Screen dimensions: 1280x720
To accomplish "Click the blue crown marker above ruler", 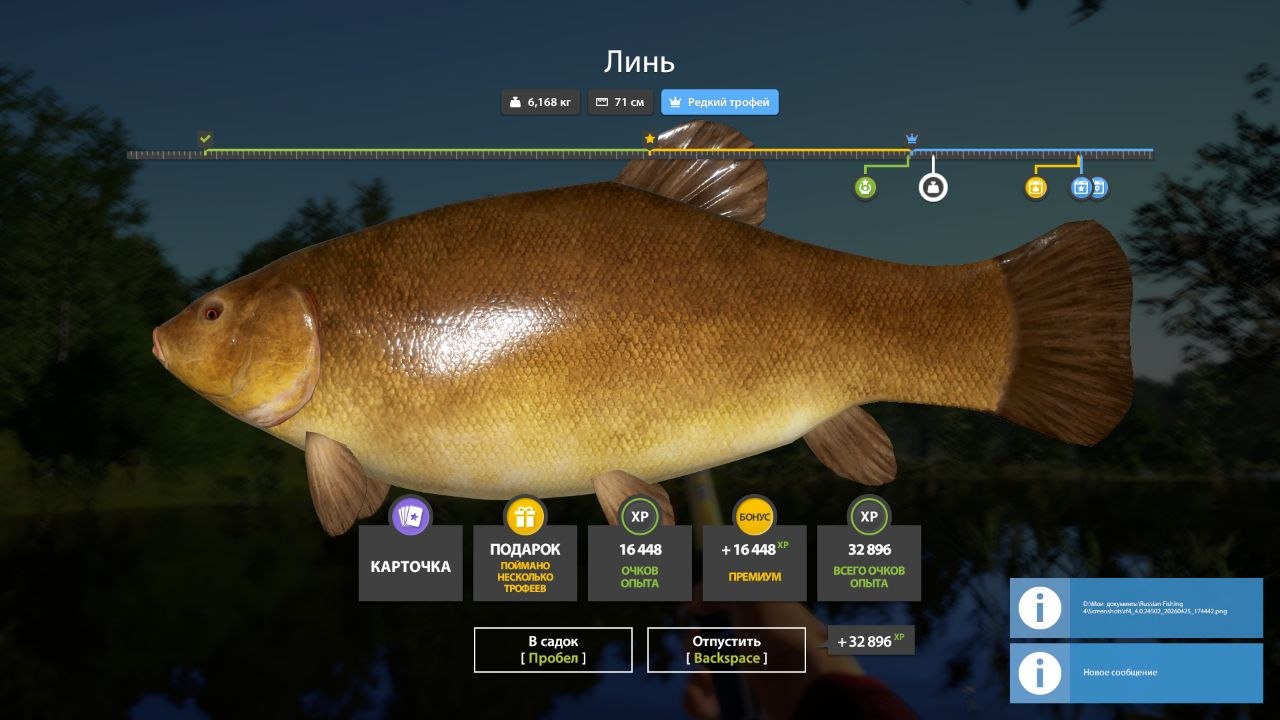I will [x=911, y=138].
